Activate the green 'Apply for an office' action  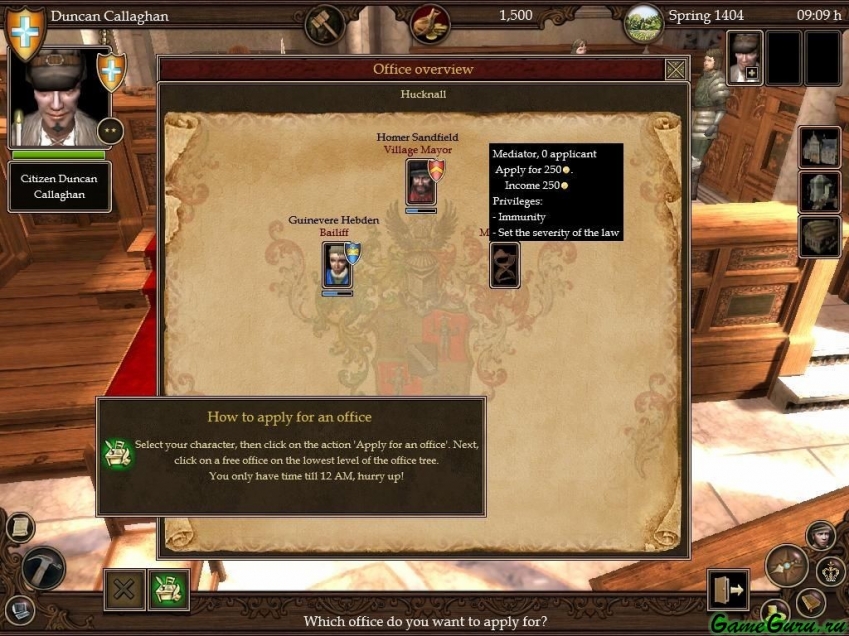(169, 589)
